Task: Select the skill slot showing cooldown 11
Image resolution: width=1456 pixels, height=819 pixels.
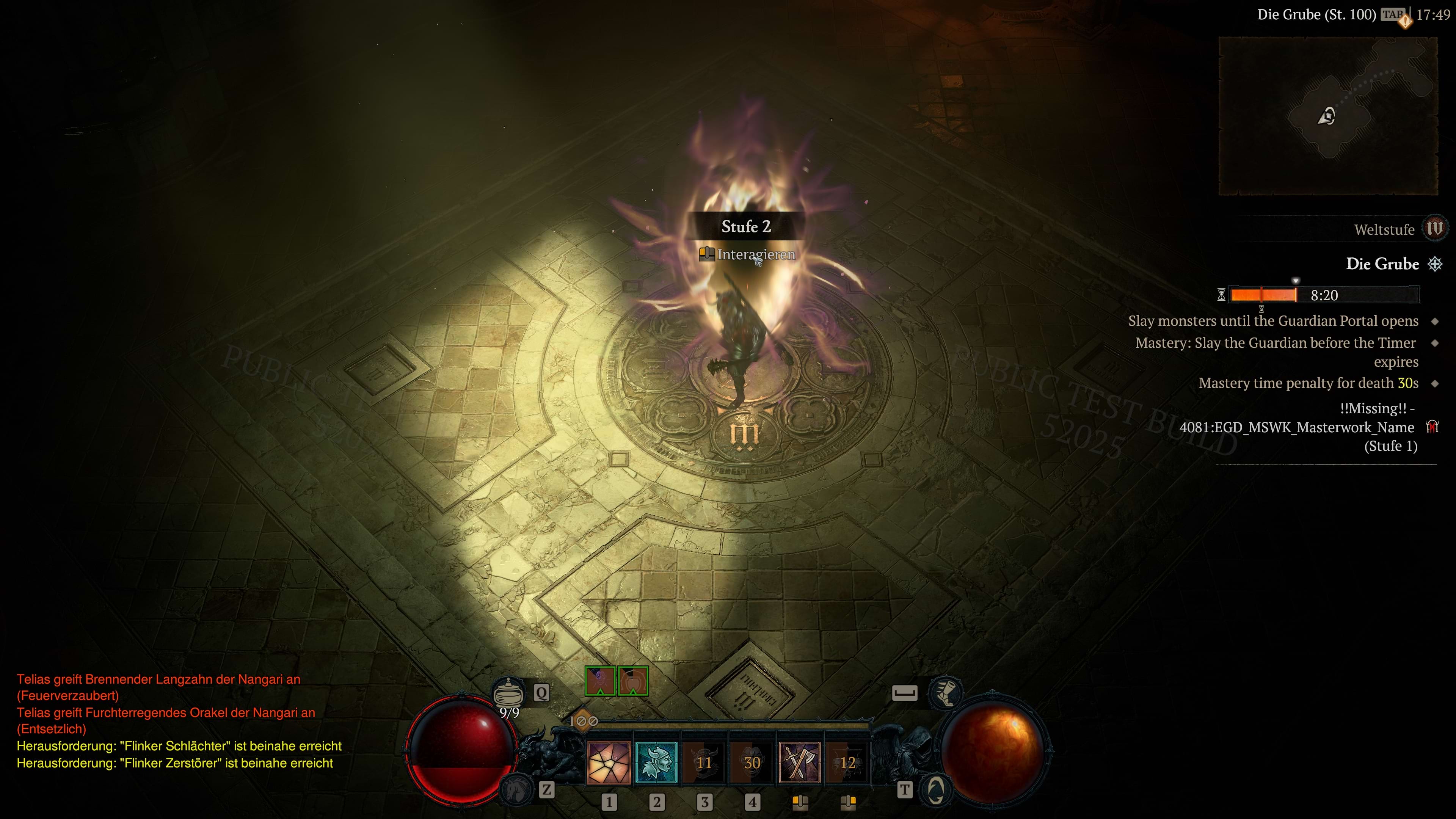Action: coord(704,763)
